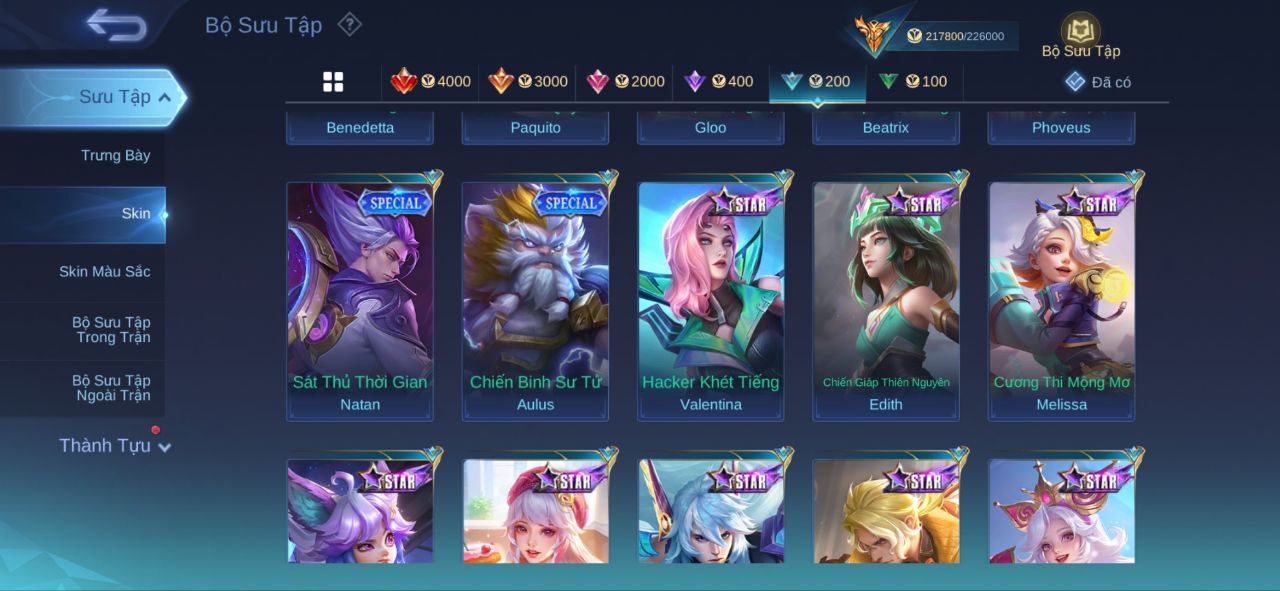Image resolution: width=1280 pixels, height=591 pixels.
Task: Switch to the 2000 point tier tab
Action: point(625,81)
